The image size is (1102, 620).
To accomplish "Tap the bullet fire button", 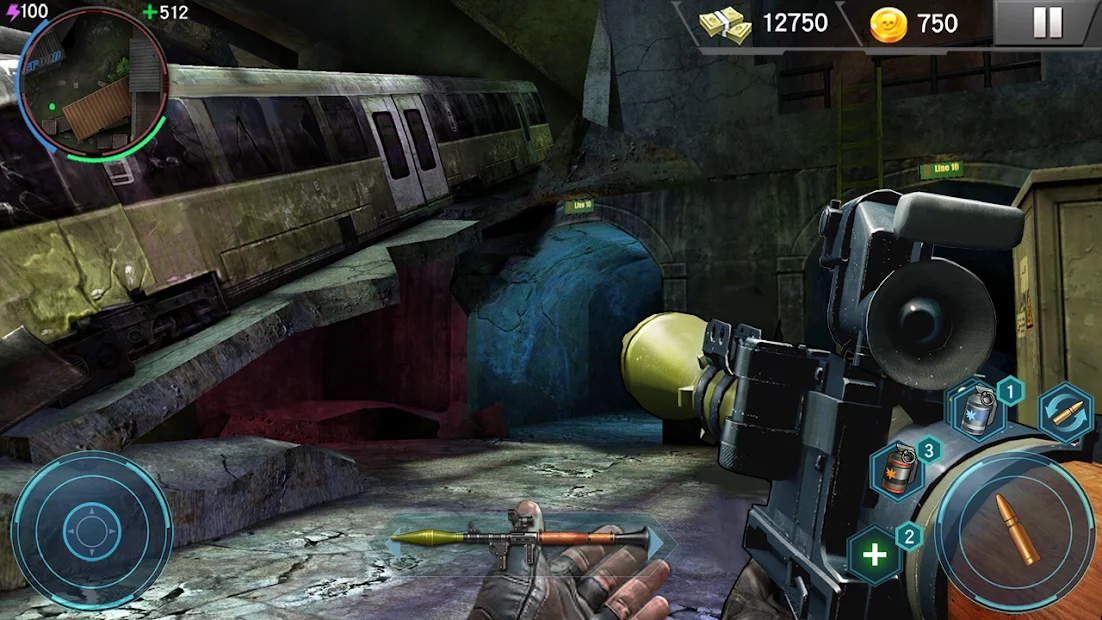I will pyautogui.click(x=1015, y=530).
